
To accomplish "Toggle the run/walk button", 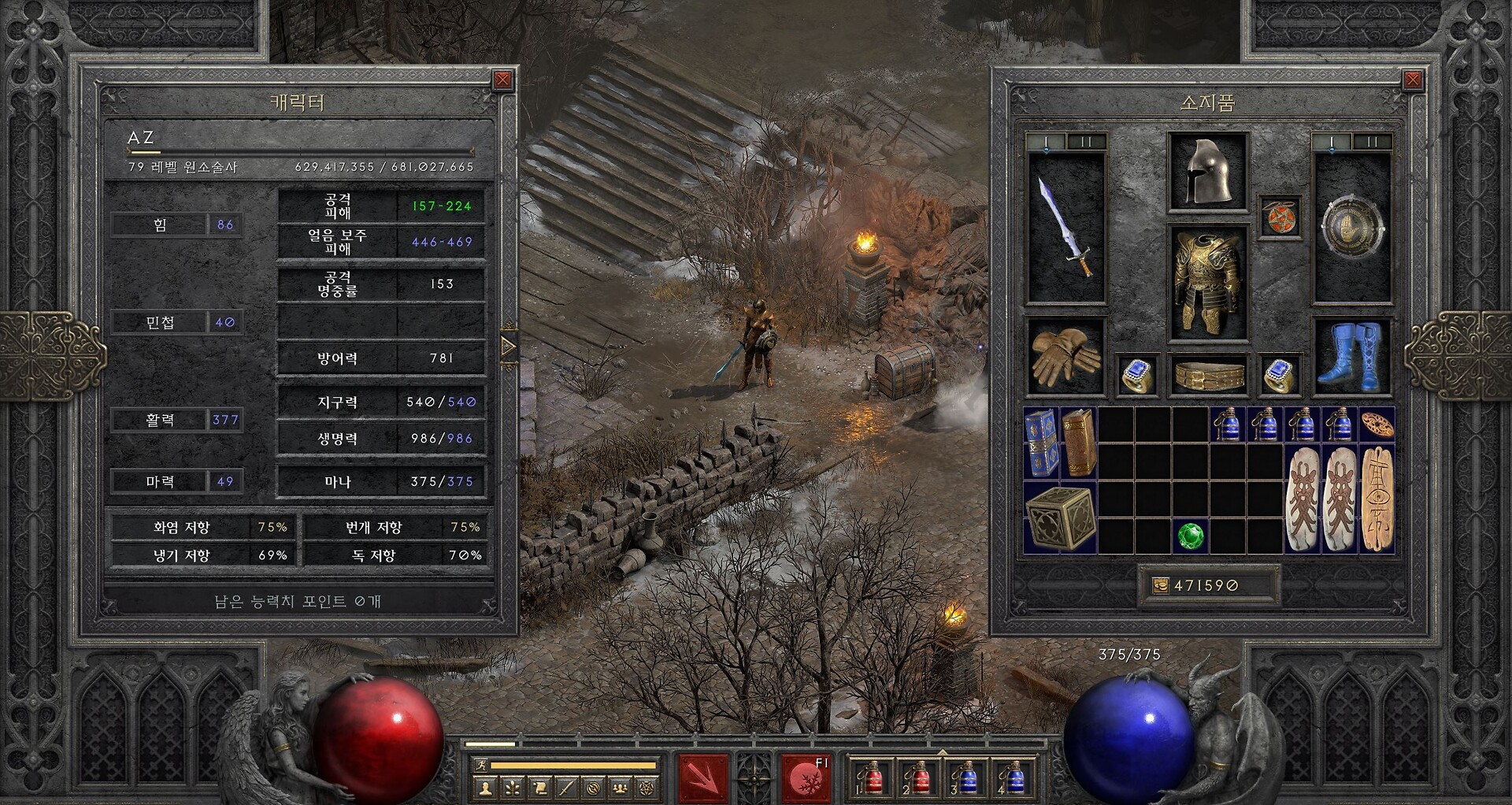I will 480,765.
